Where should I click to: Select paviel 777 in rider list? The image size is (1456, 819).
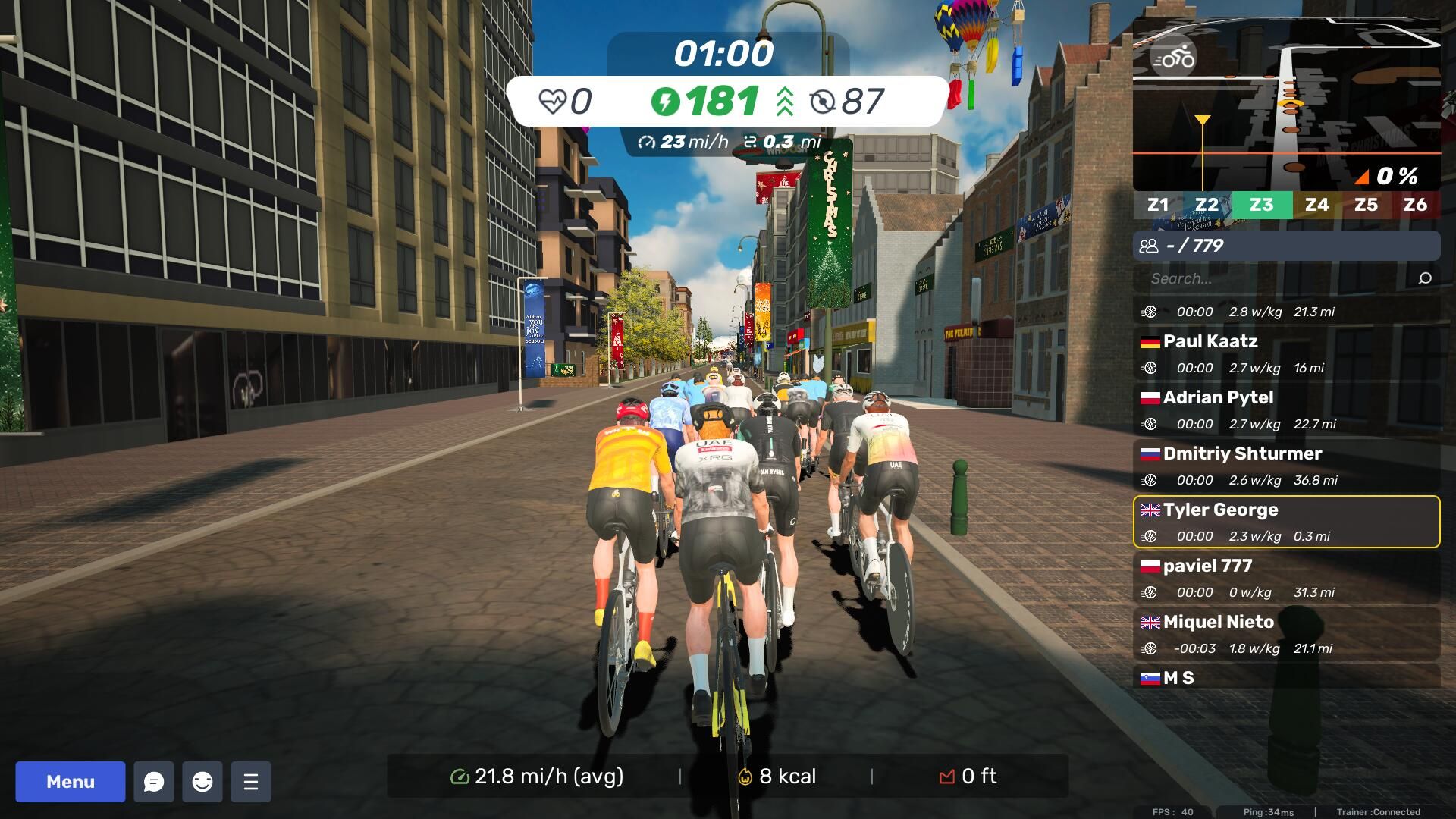(1286, 578)
